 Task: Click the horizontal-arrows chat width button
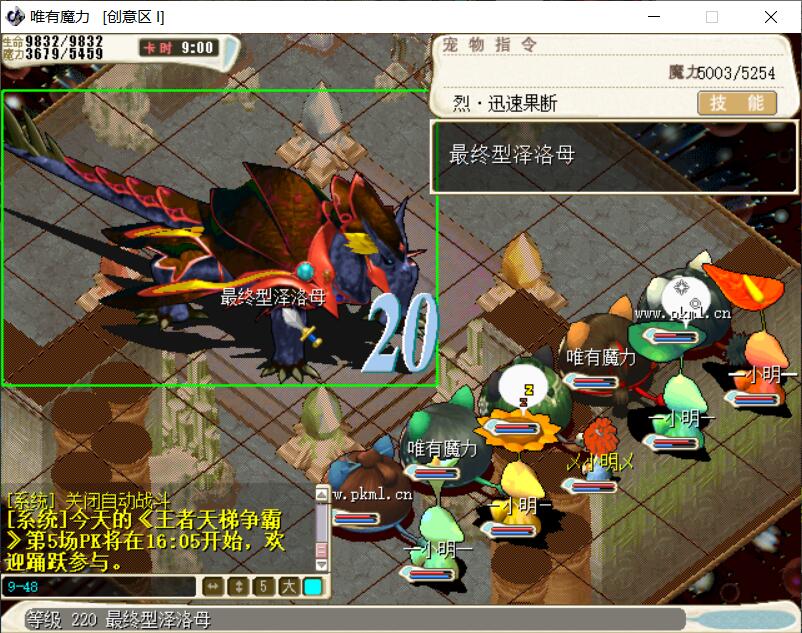pos(213,587)
